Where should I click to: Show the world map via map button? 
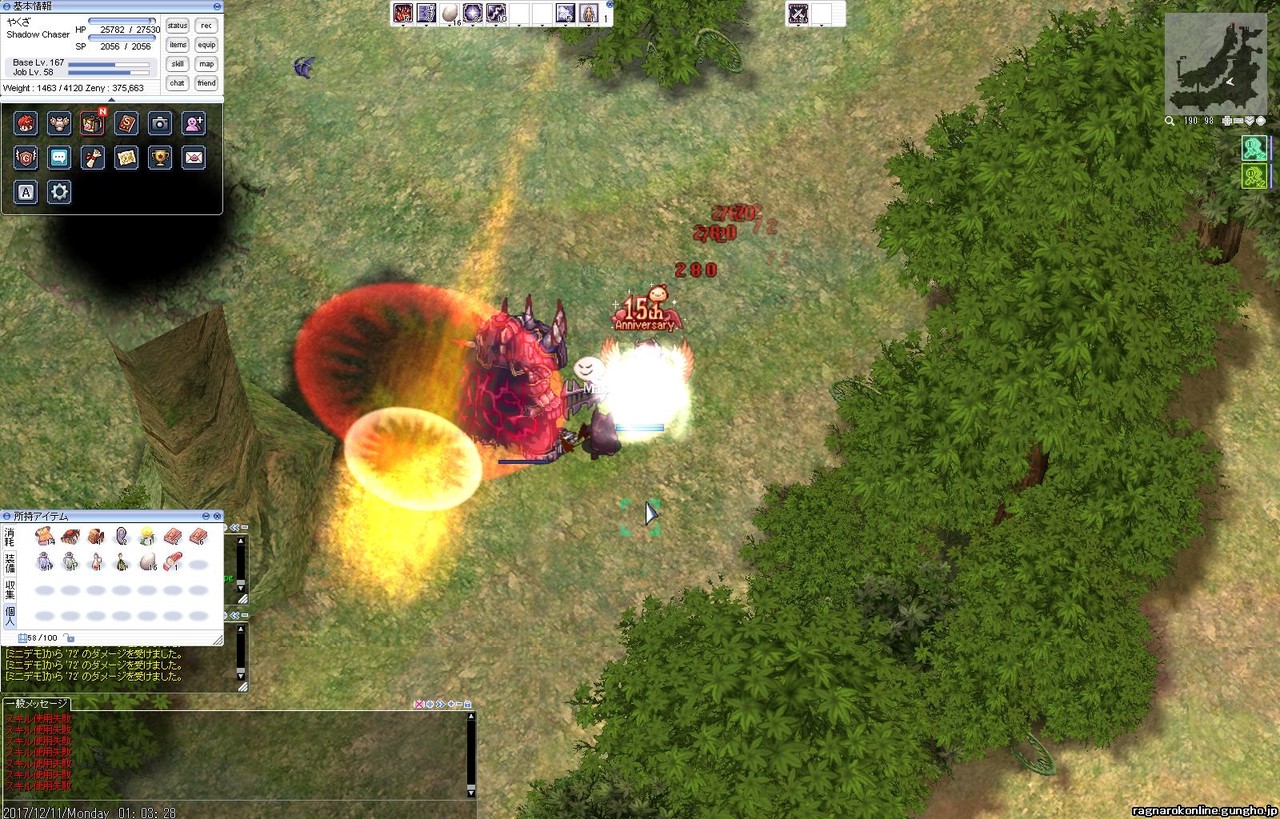point(206,64)
